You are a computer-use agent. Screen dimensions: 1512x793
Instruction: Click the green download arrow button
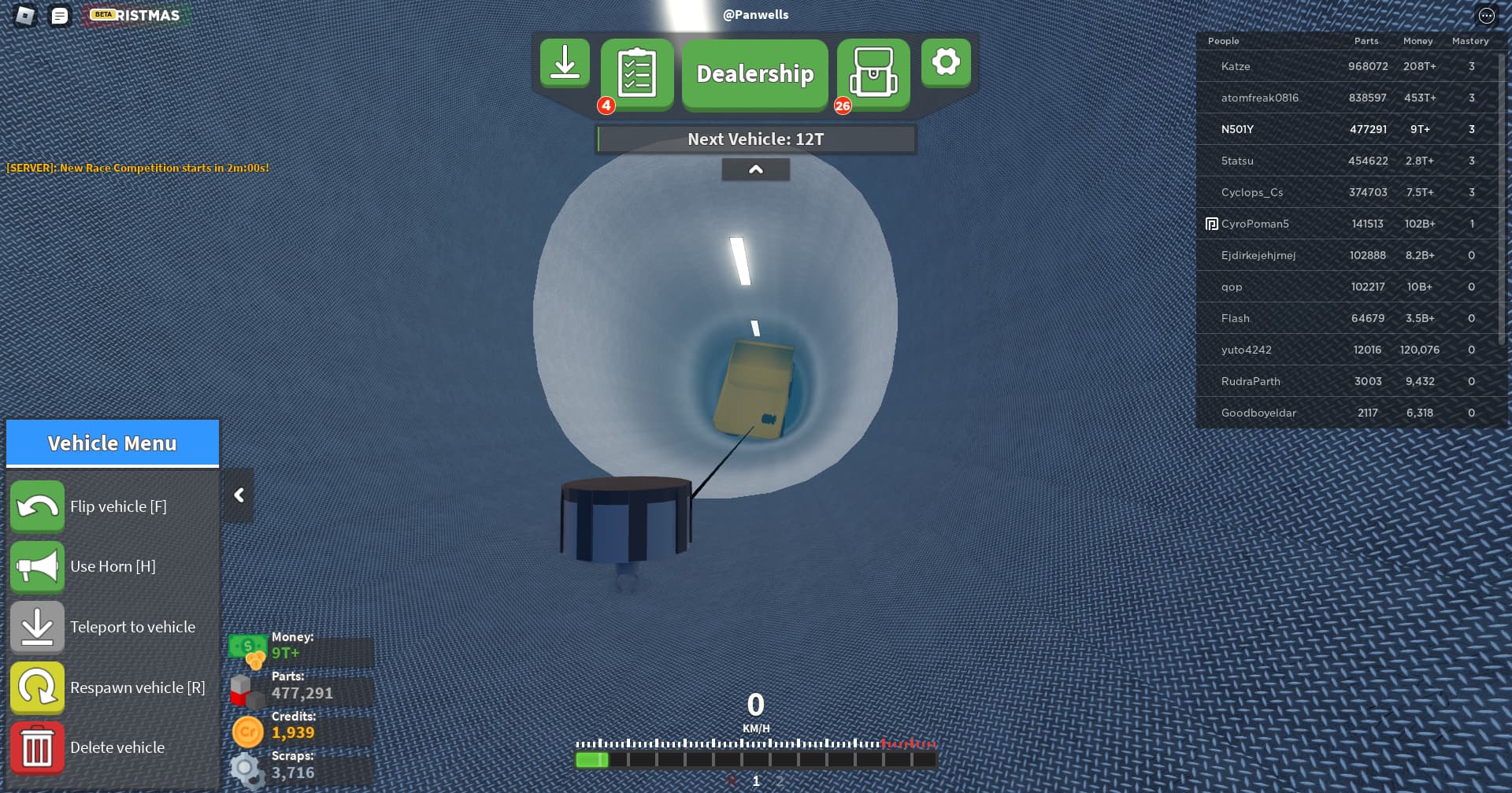565,63
